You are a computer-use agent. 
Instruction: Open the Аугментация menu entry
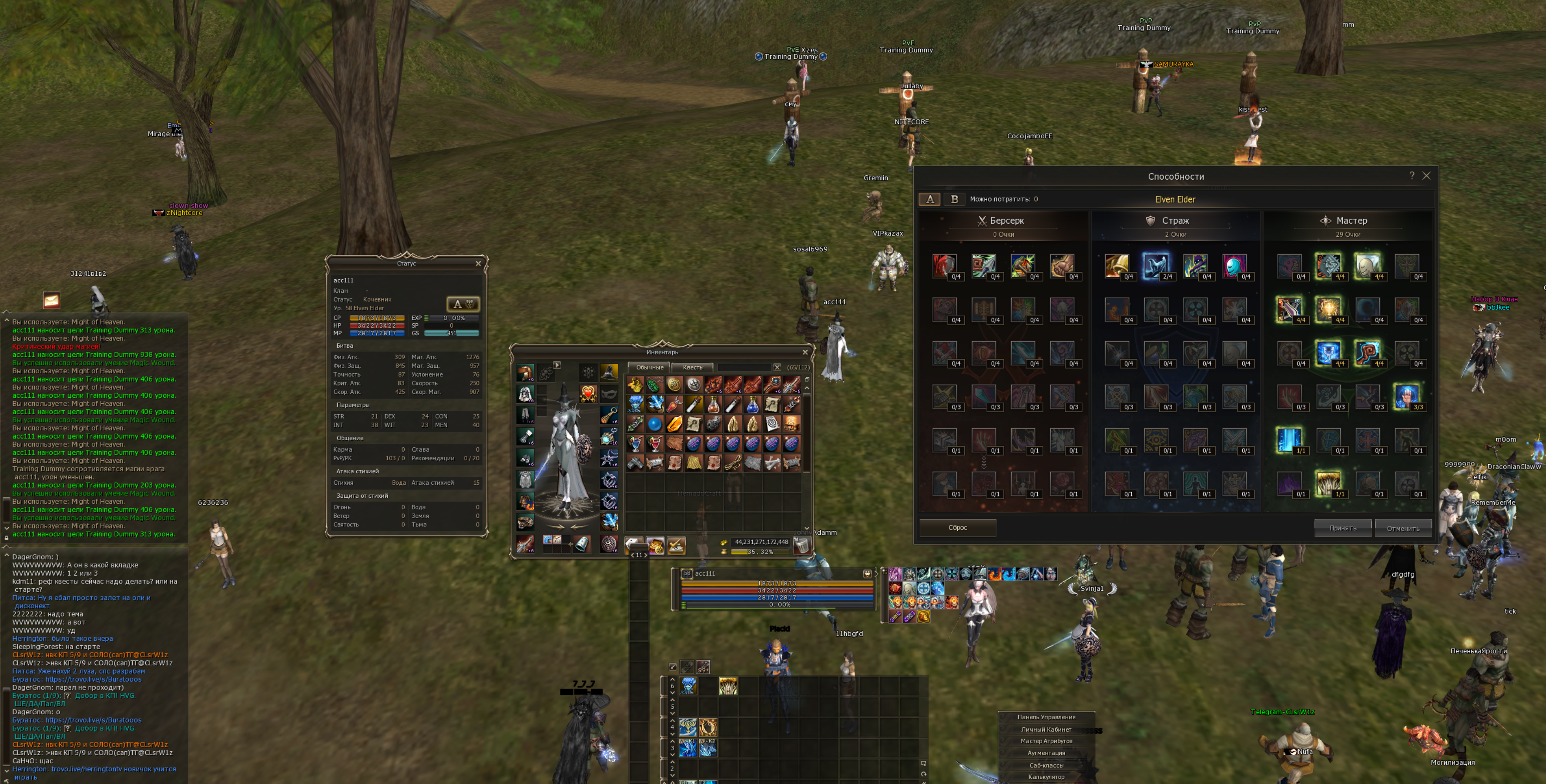[1046, 753]
